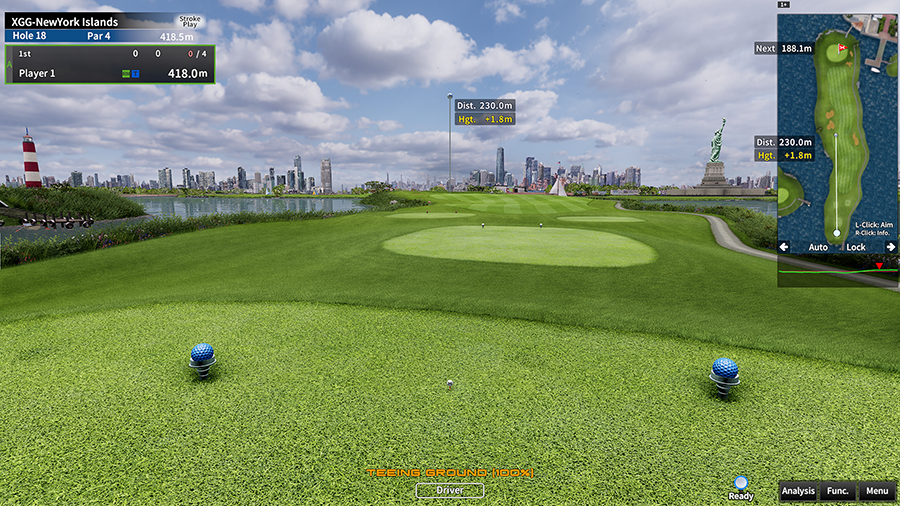Select the Auto aim option
The height and width of the screenshot is (506, 900).
818,246
